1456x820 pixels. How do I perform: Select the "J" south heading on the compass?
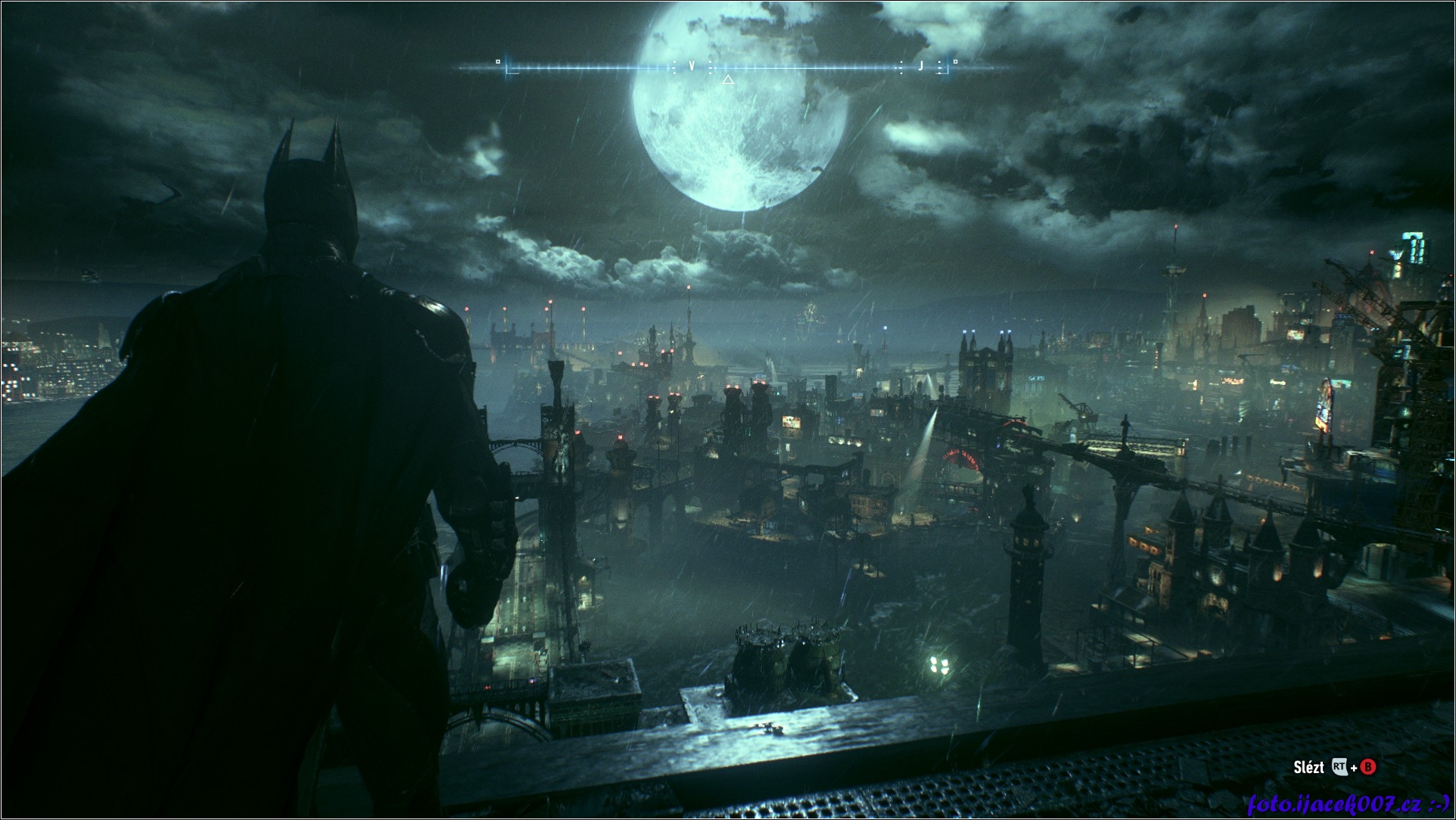(x=920, y=67)
